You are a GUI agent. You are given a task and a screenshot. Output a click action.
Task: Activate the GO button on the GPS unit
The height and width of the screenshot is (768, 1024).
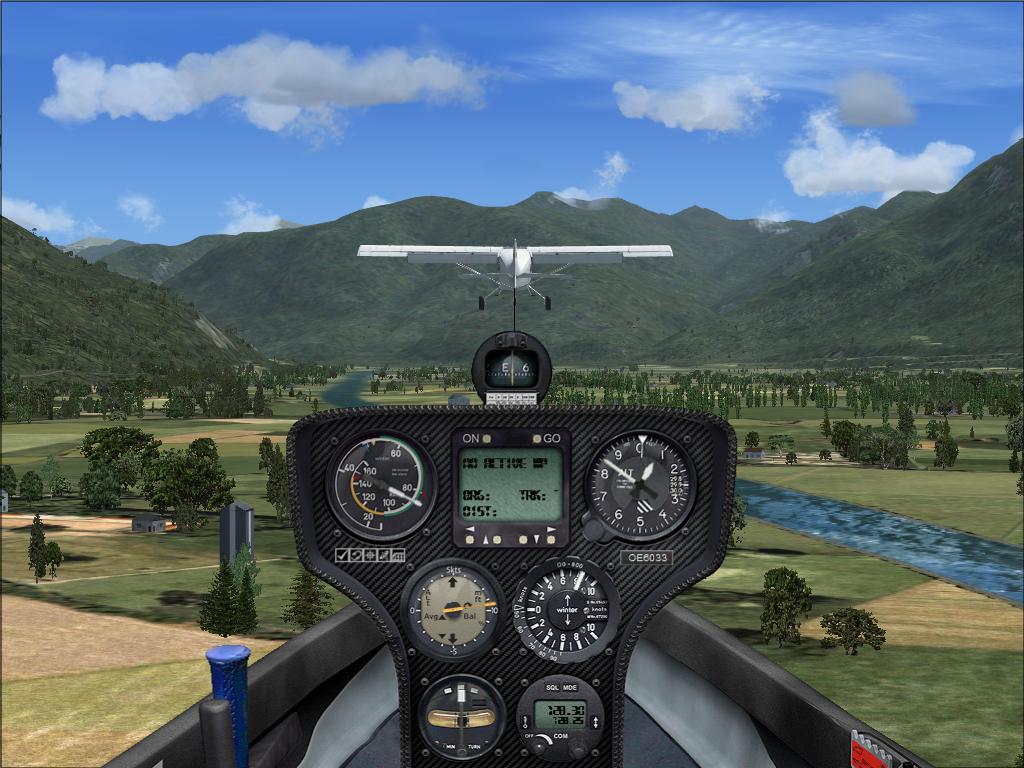pos(534,439)
